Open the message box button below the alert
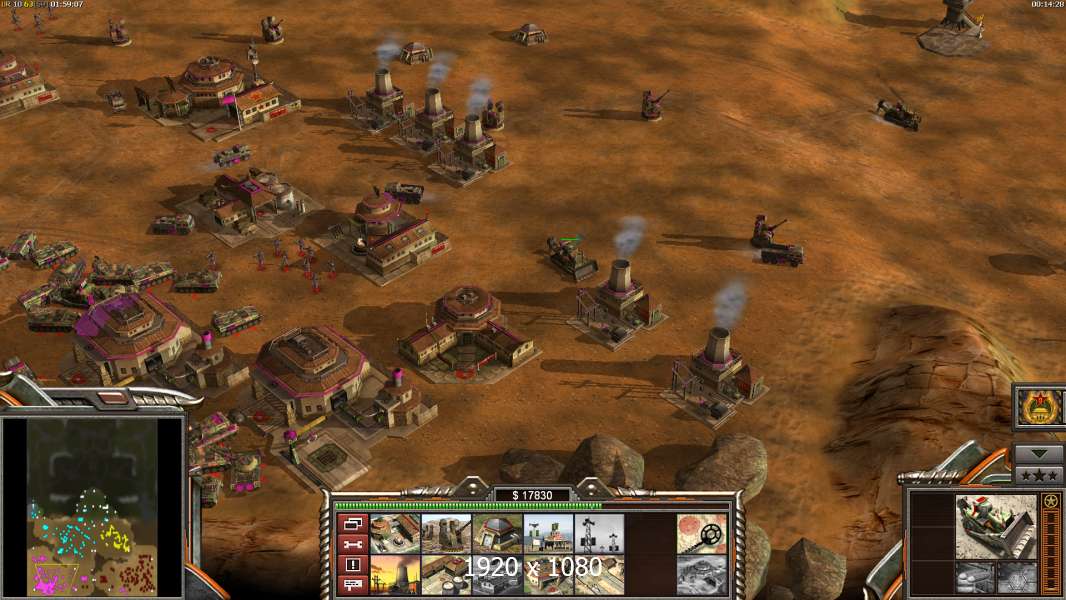 (x=353, y=584)
